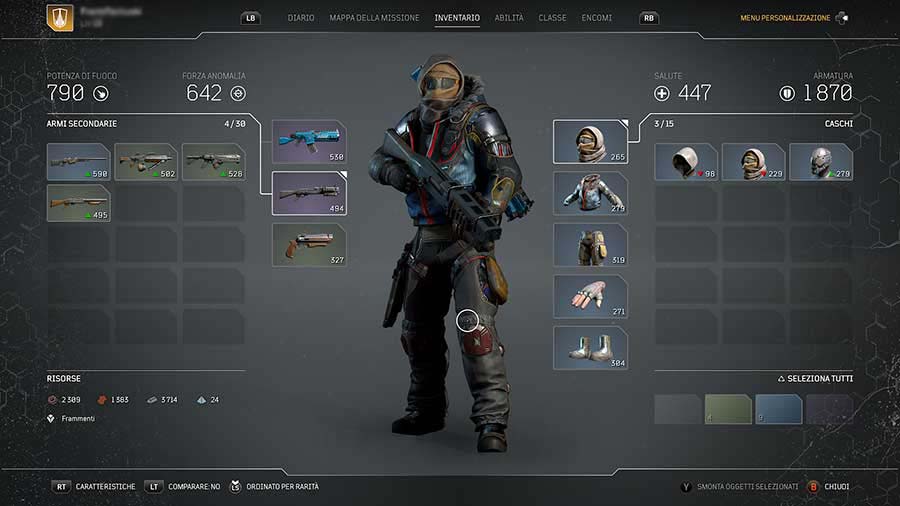900x506 pixels.
Task: Select the equipped blue rifle with 530
Action: [x=309, y=142]
